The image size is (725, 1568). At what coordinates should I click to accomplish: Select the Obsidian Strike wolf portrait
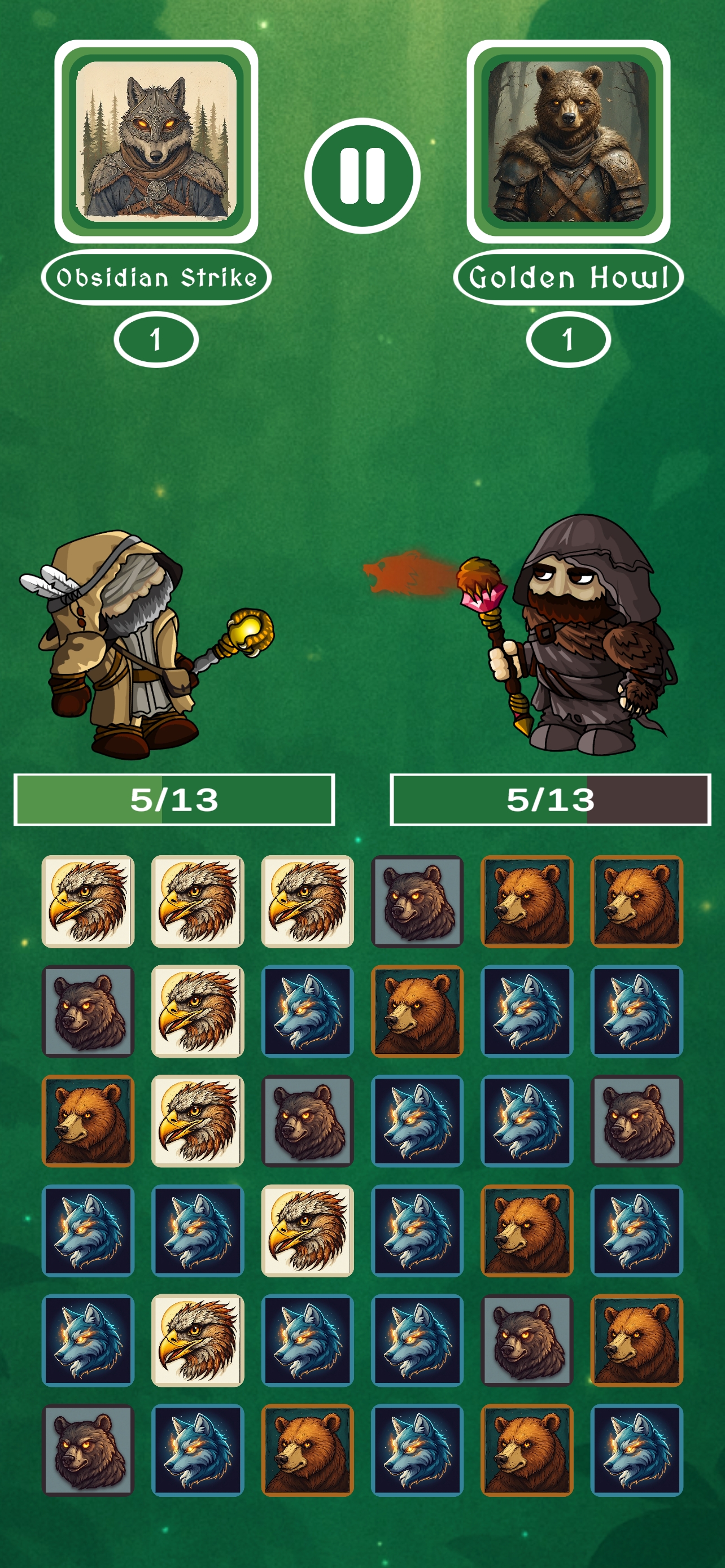click(156, 141)
